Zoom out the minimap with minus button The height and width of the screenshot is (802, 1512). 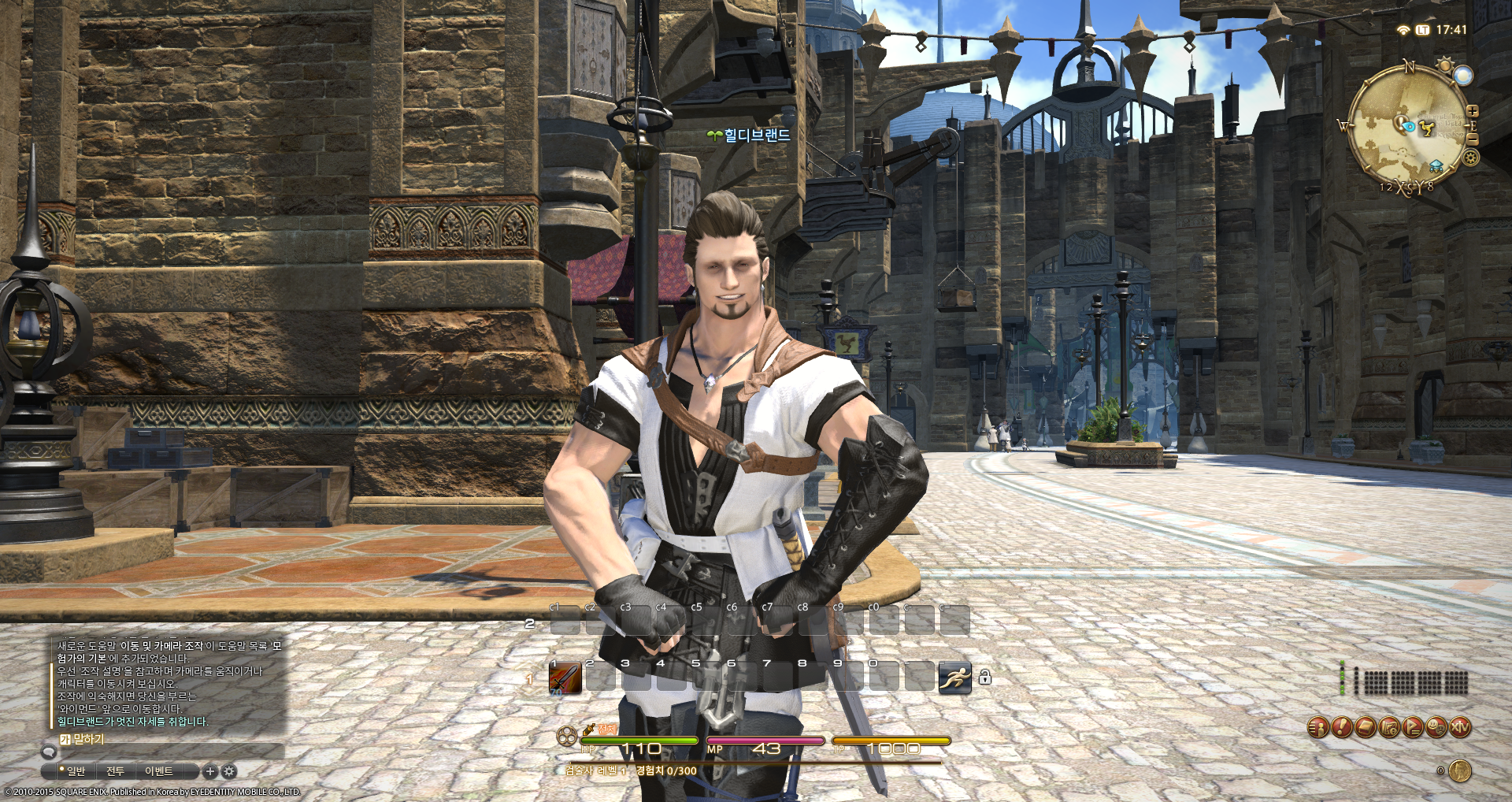coord(1473,139)
